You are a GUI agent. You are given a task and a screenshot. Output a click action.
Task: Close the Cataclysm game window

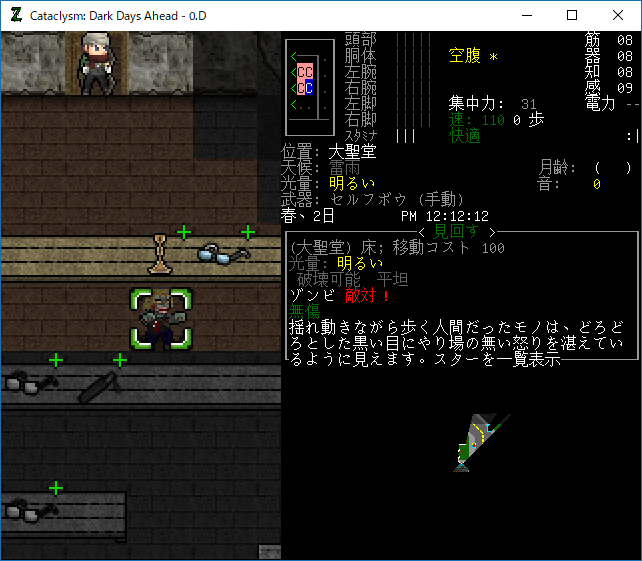(x=618, y=15)
